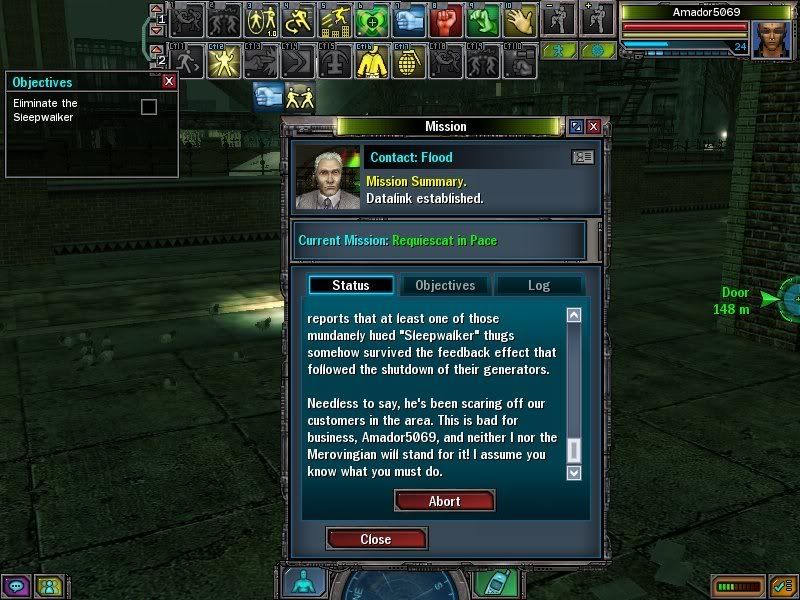Click the red X on the Mission window
This screenshot has height=600, width=800.
point(594,127)
